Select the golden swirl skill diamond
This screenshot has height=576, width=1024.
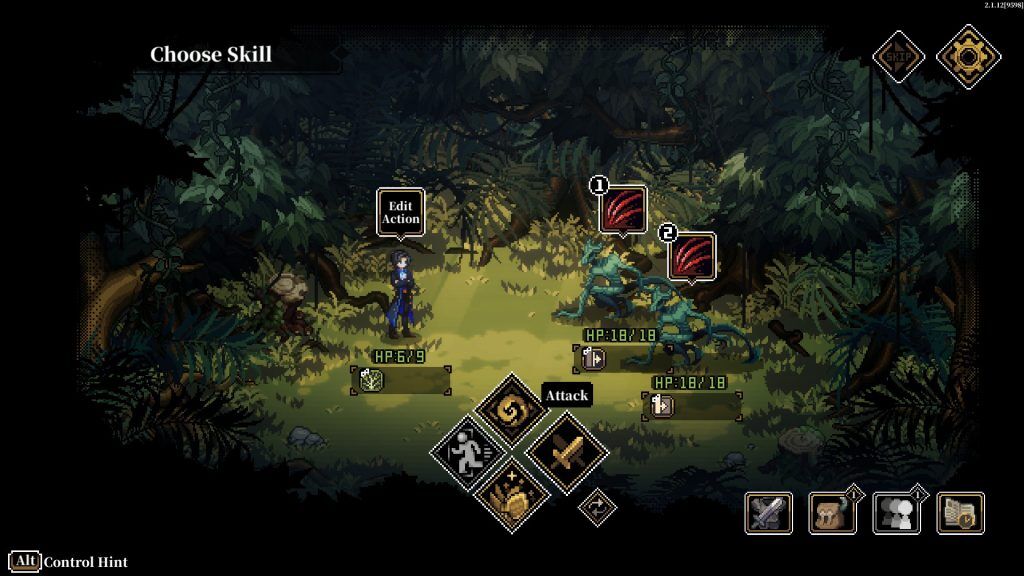(511, 412)
